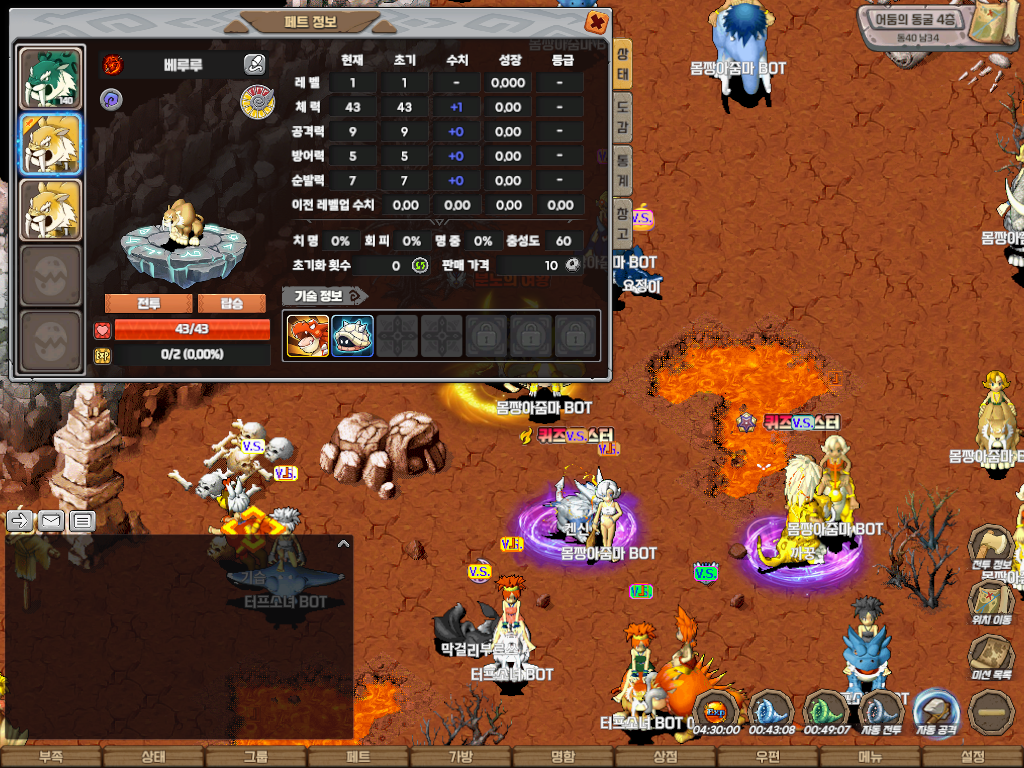1024x768 pixels.
Task: Close the 페트 정보 pet info window
Action: point(595,22)
